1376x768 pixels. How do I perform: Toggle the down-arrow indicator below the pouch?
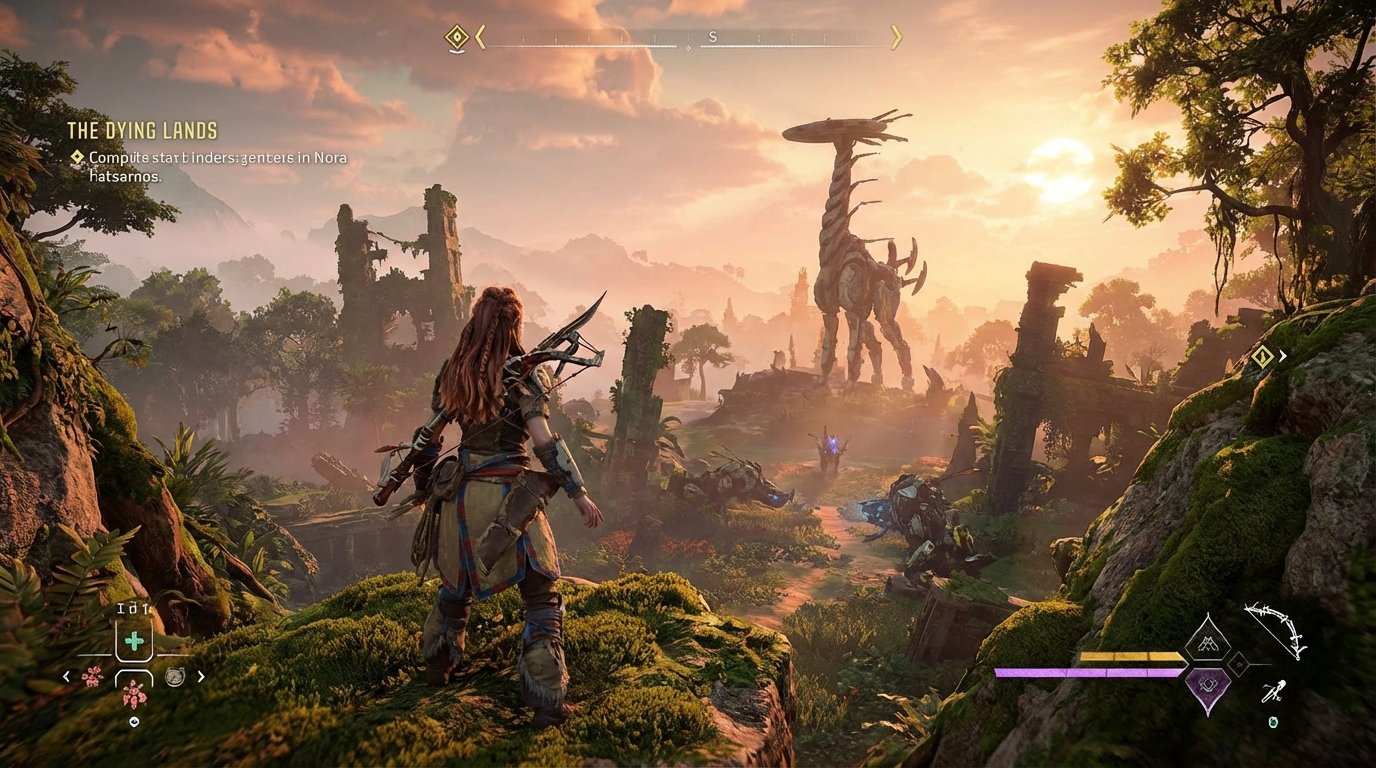coord(134,721)
